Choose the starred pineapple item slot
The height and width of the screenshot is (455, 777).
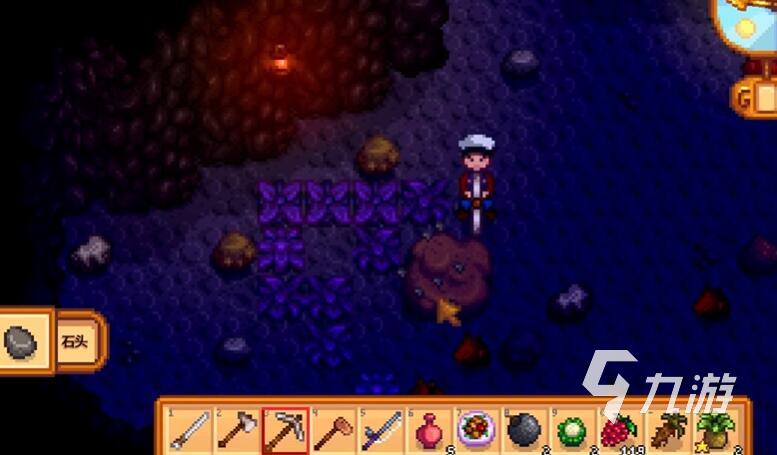click(716, 430)
